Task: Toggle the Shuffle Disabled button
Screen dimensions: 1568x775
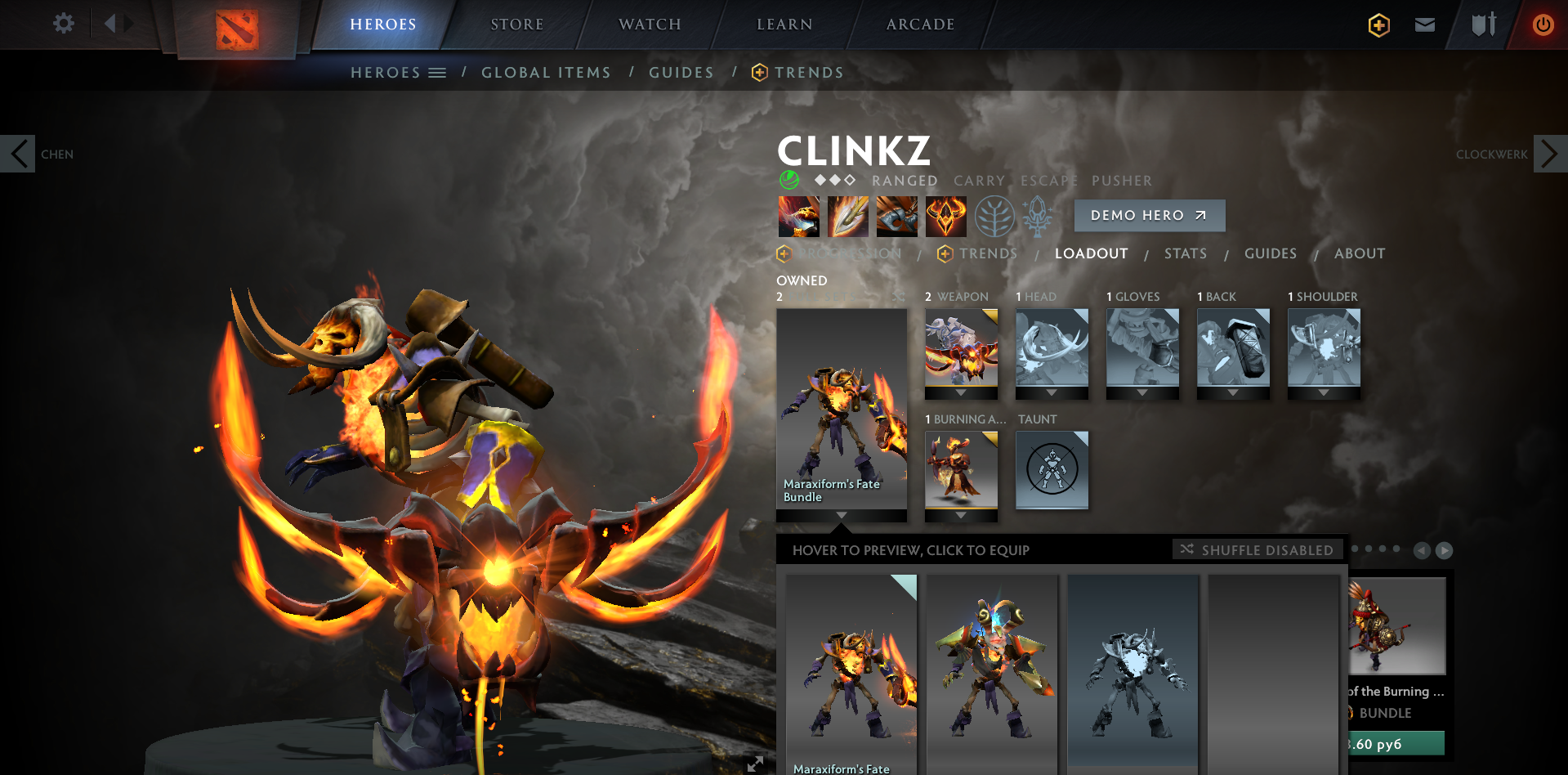Action: click(x=1257, y=550)
